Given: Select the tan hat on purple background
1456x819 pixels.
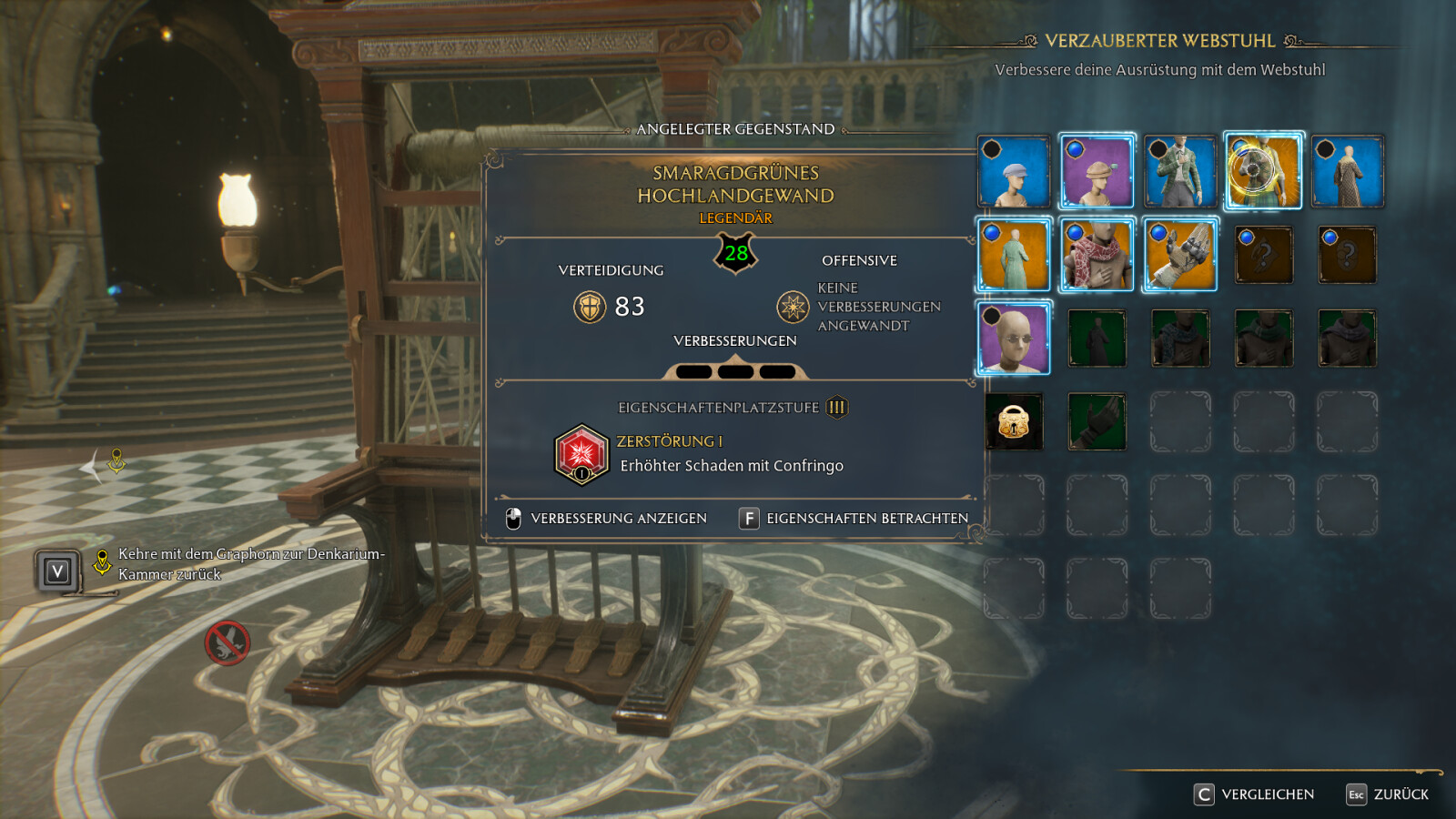Looking at the screenshot, I should (1097, 172).
